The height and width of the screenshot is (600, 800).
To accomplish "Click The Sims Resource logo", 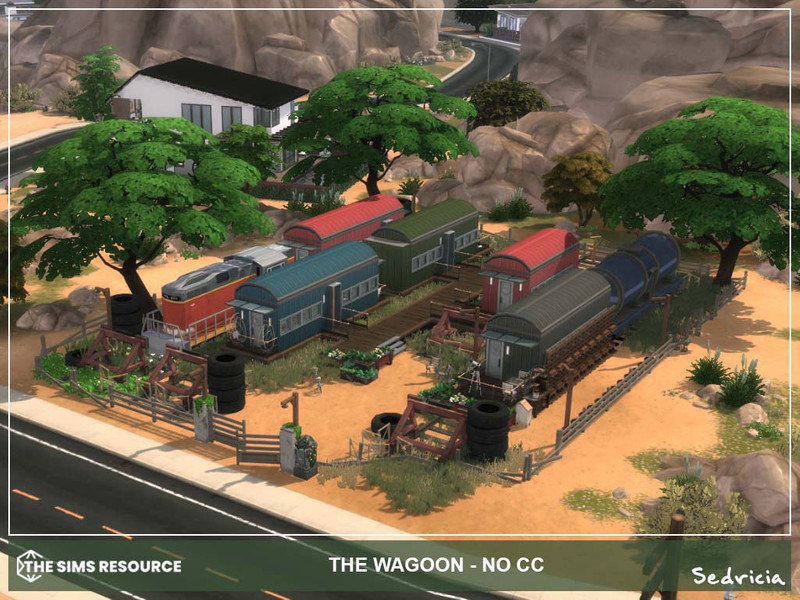I will coord(99,566).
